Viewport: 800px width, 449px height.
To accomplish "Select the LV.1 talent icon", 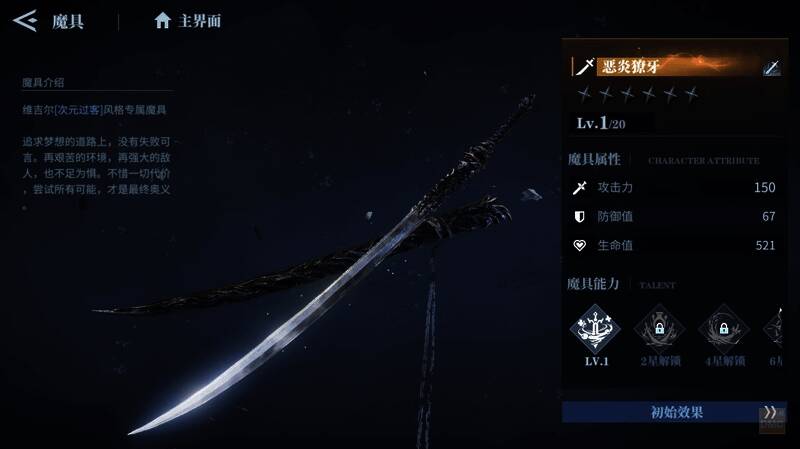I will (596, 328).
